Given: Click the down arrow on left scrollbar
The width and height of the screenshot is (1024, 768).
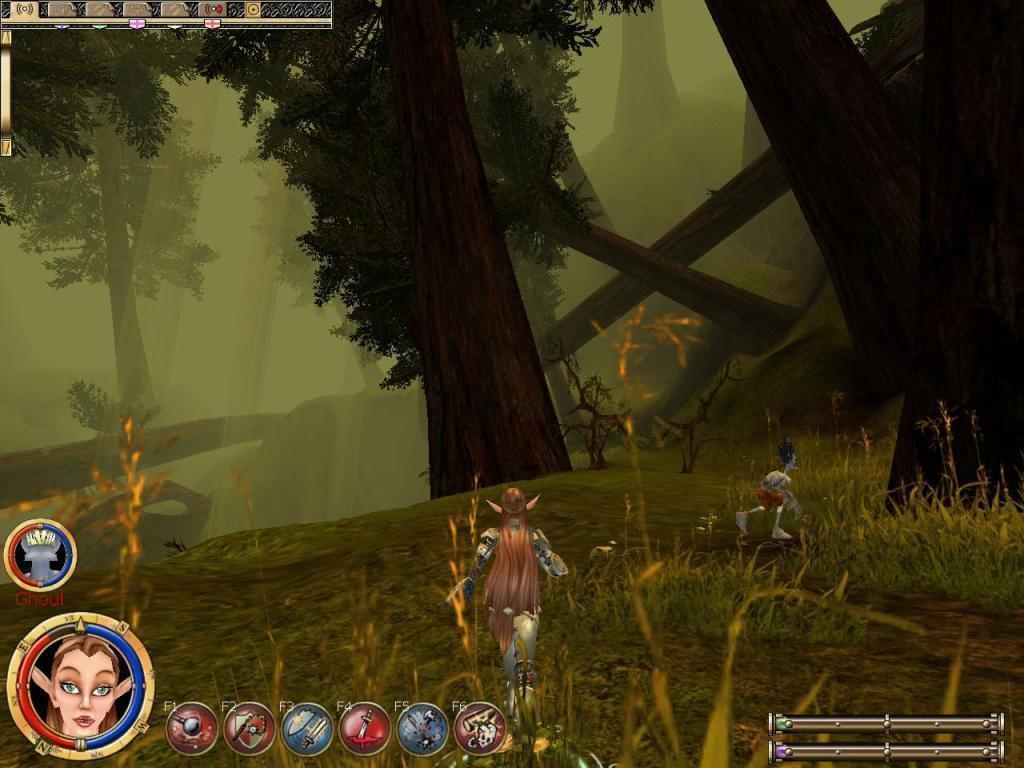Looking at the screenshot, I should (6, 148).
